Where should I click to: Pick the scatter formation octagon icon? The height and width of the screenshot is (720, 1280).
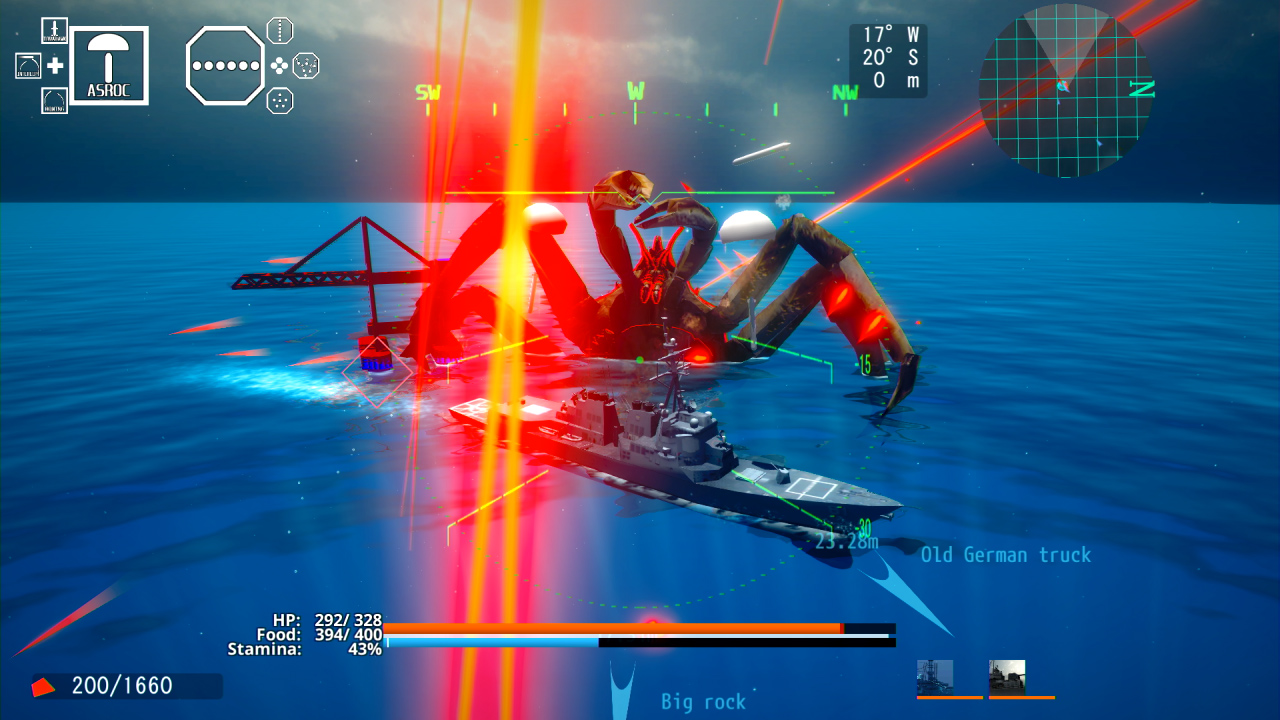[x=305, y=66]
